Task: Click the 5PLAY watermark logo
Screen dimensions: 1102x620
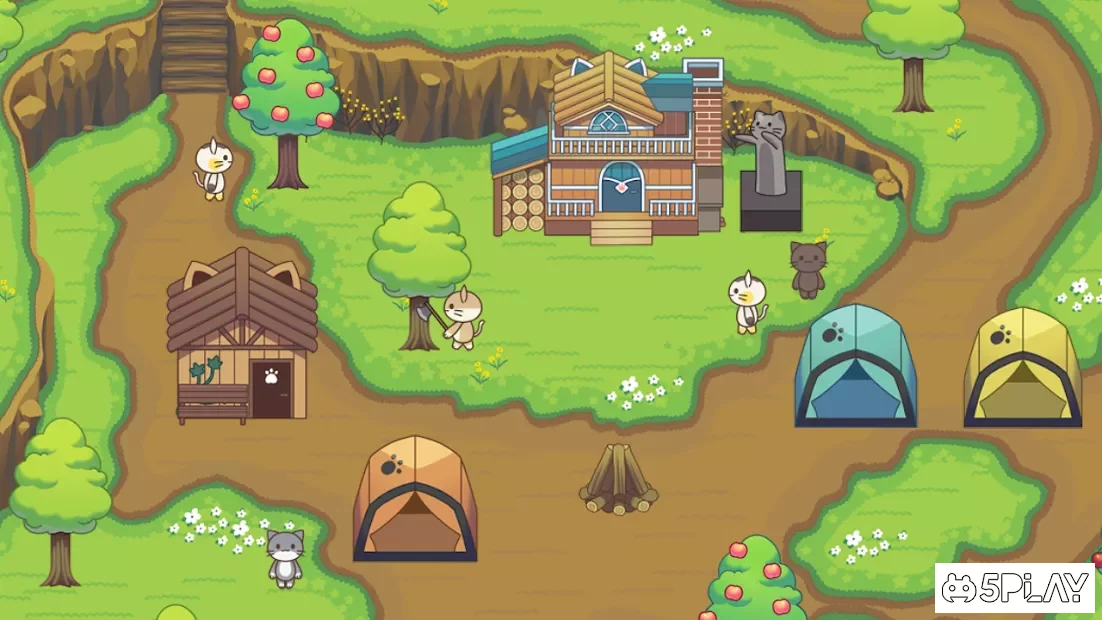Action: [1014, 588]
